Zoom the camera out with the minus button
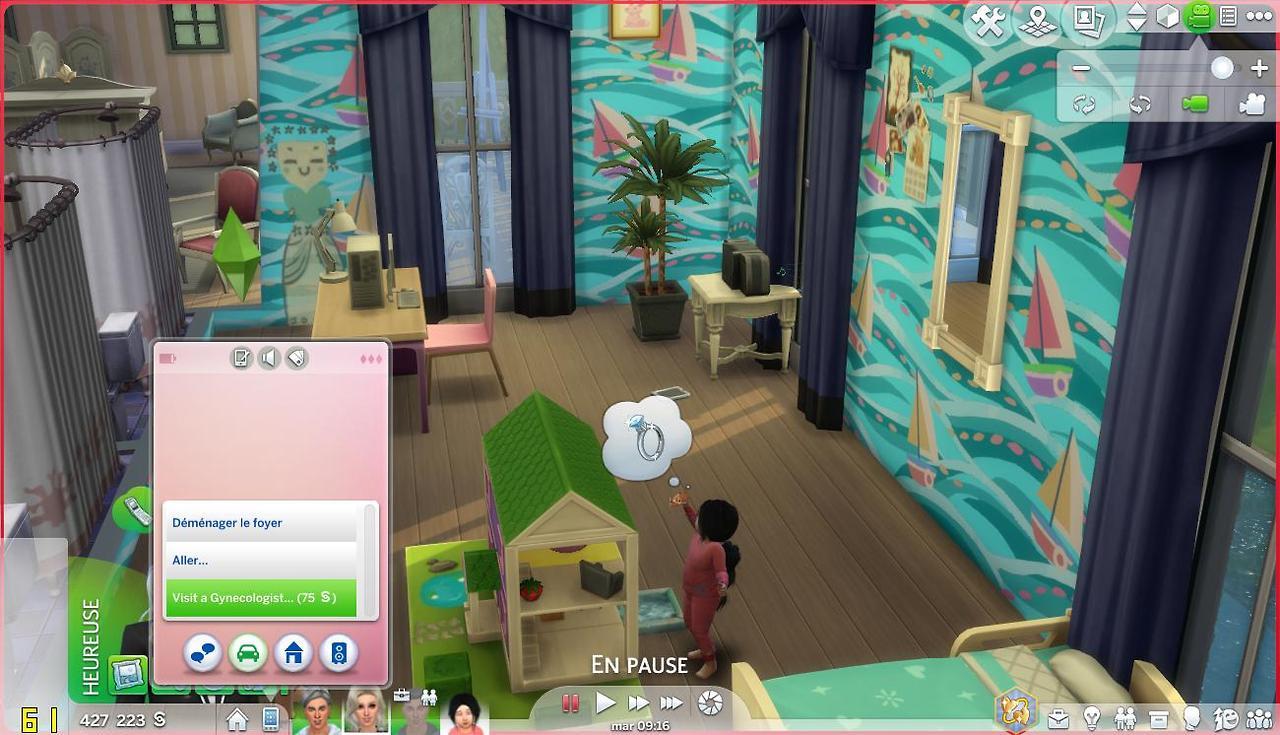This screenshot has width=1280, height=735. click(x=1081, y=69)
